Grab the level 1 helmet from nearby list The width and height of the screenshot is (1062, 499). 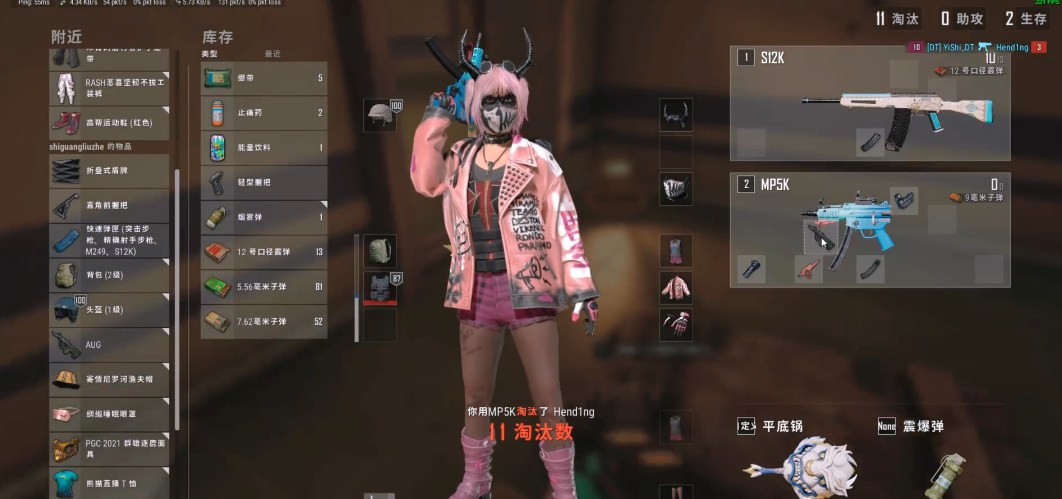pyautogui.click(x=110, y=309)
